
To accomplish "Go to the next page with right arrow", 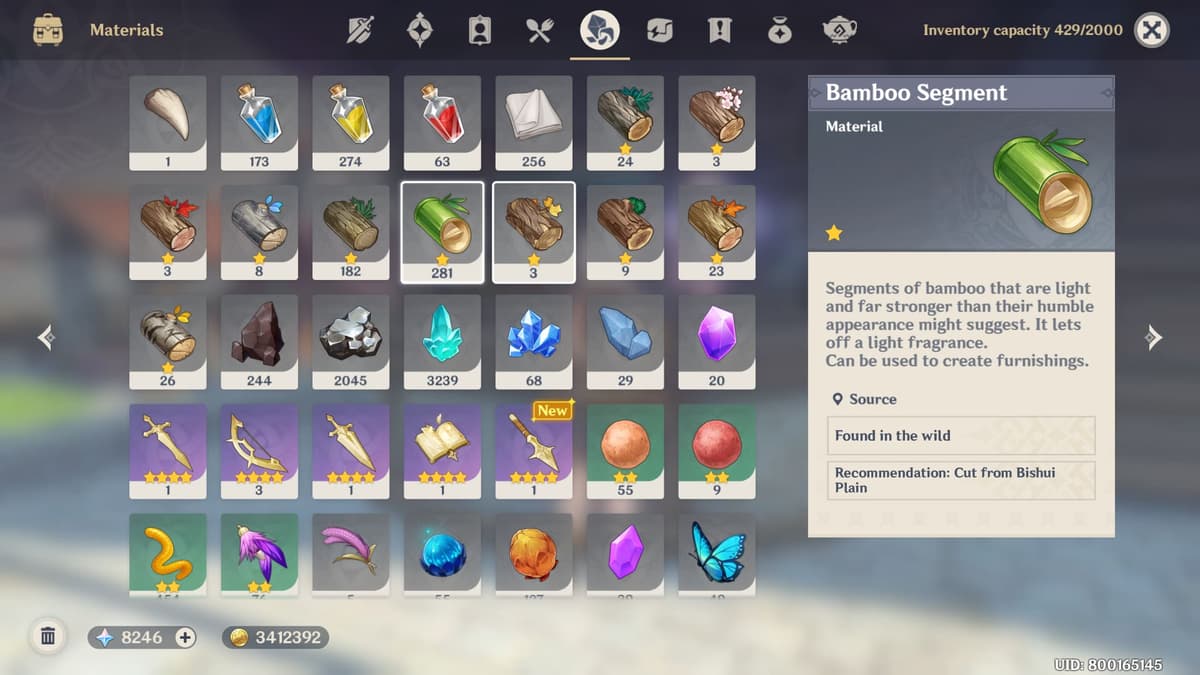I will [1153, 338].
